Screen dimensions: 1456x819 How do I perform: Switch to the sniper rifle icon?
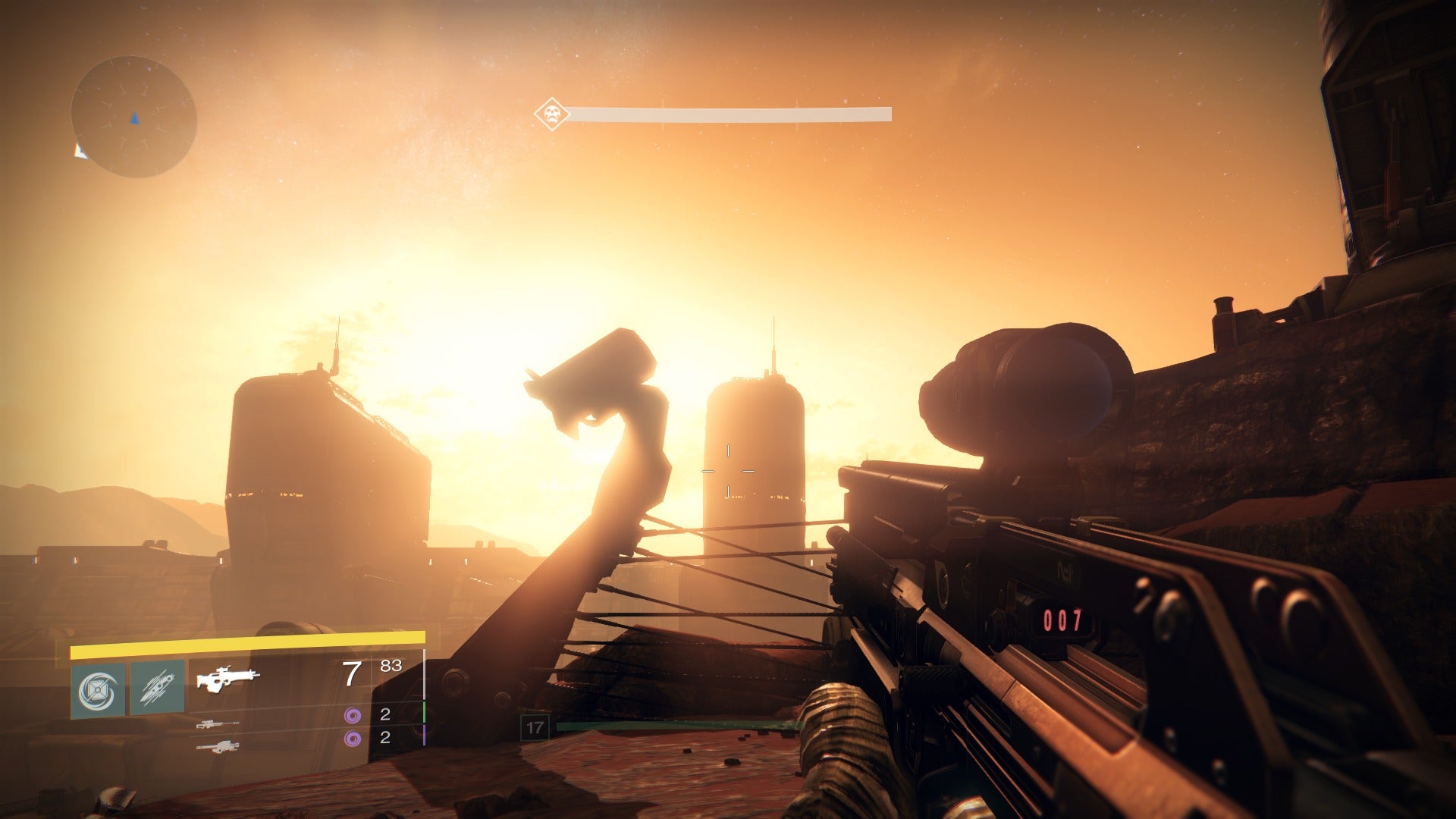(218, 724)
